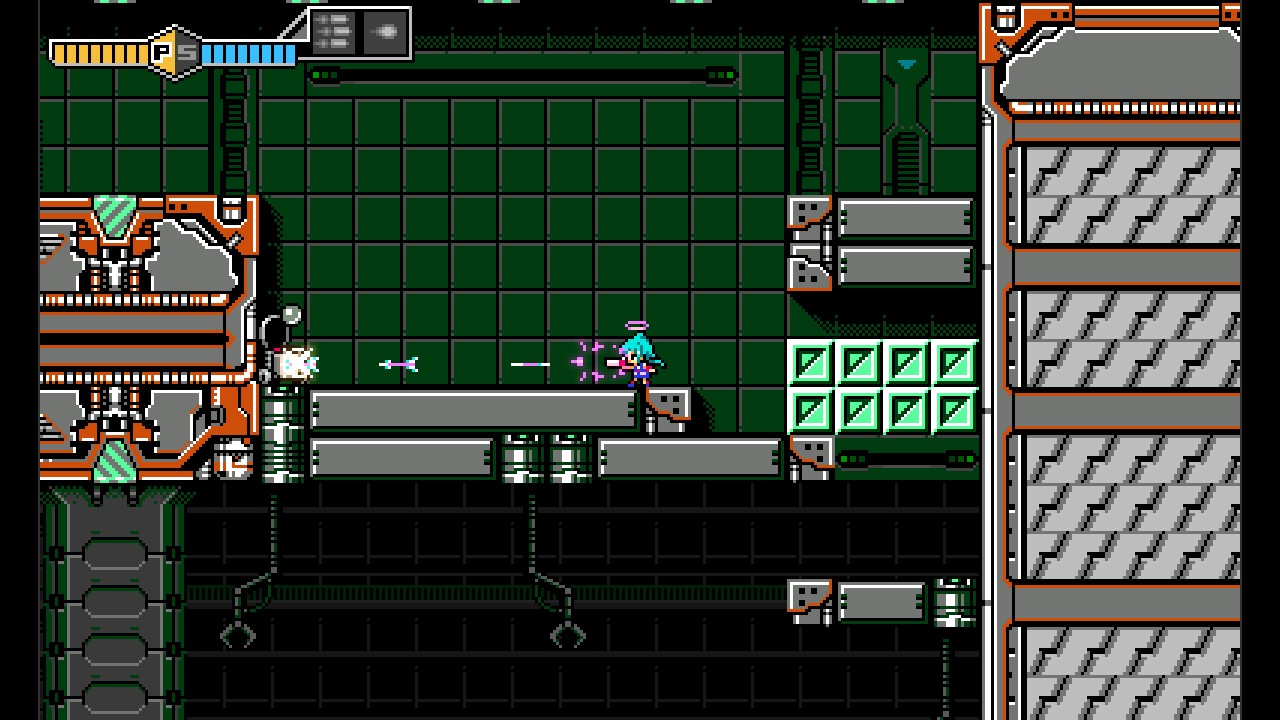Click the long boss energy bar at the top
The height and width of the screenshot is (720, 1280).
[x=520, y=74]
